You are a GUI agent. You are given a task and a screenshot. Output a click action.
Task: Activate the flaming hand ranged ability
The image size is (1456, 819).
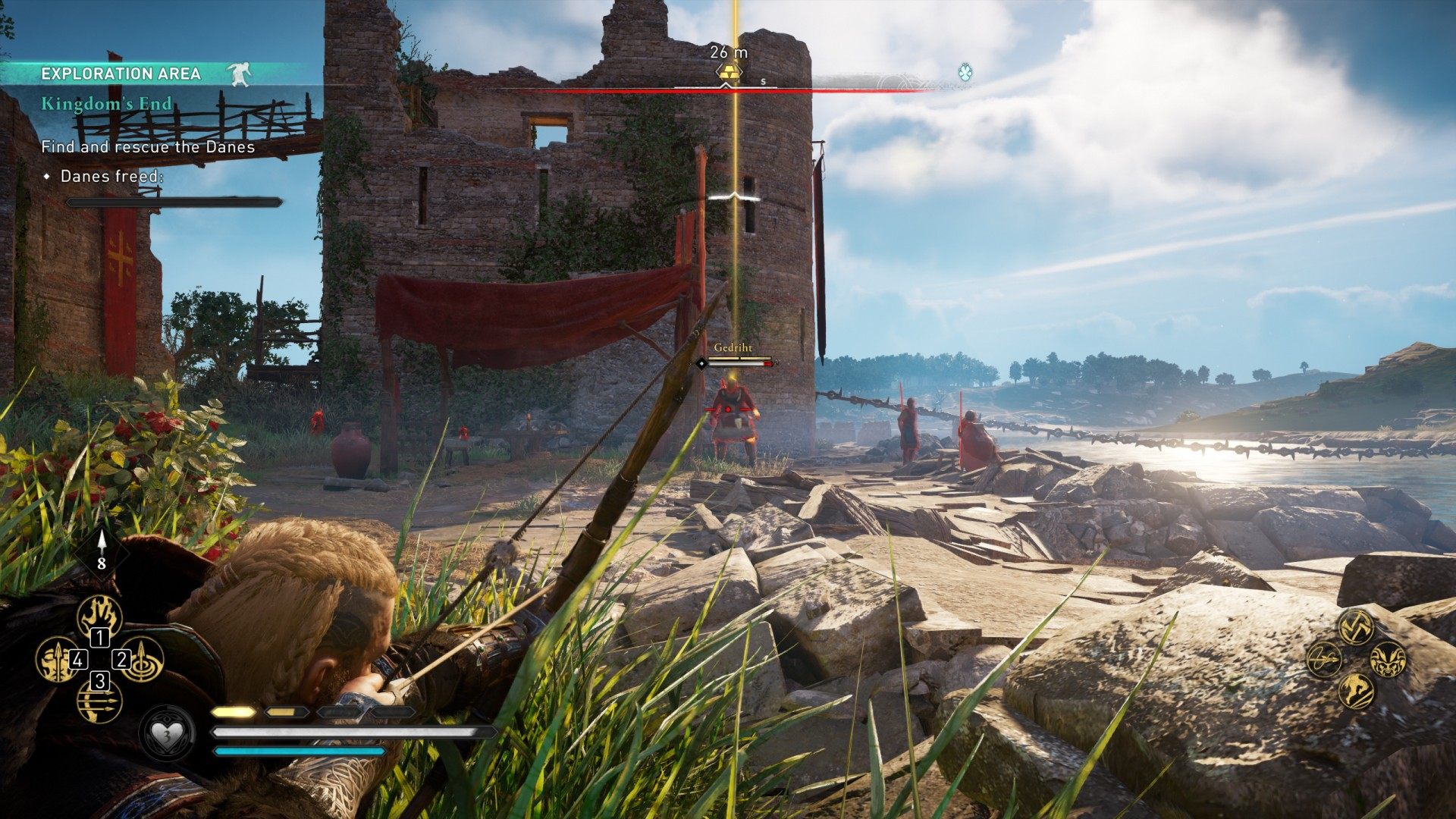100,616
